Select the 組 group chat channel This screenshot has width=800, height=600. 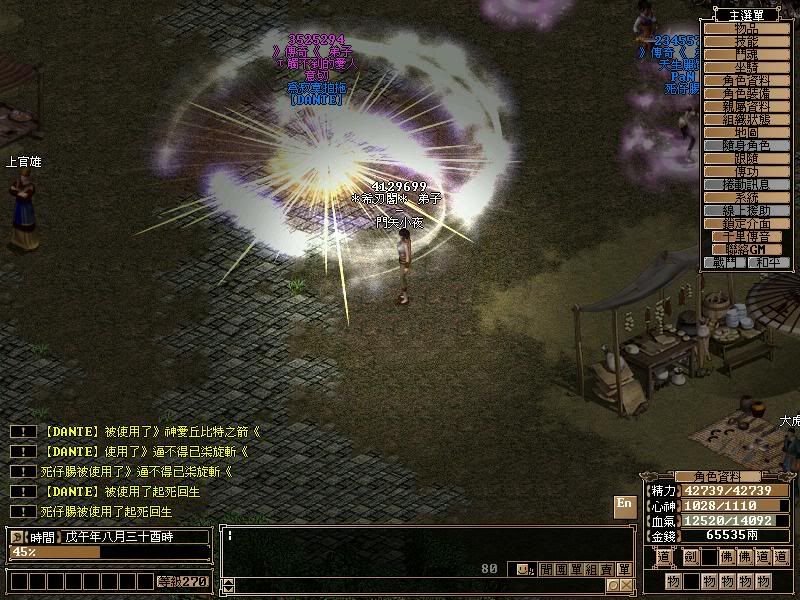click(592, 569)
